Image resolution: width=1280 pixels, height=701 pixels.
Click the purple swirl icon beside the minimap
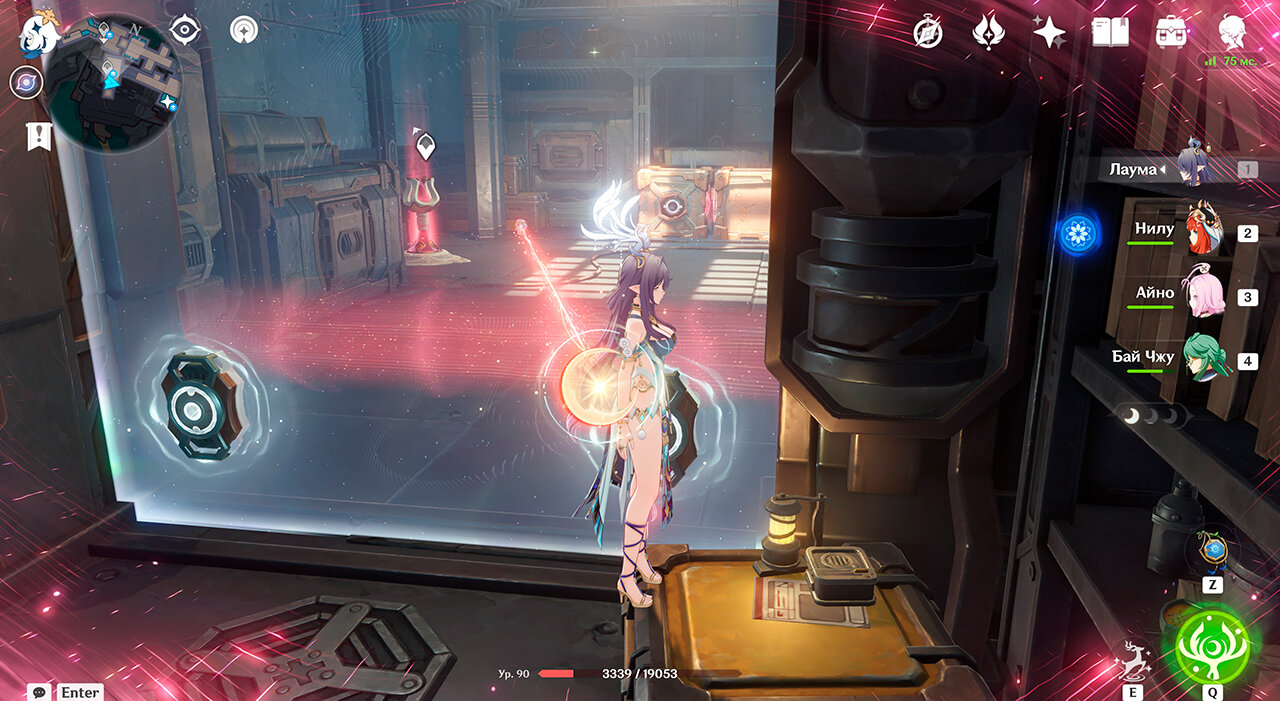(x=26, y=82)
